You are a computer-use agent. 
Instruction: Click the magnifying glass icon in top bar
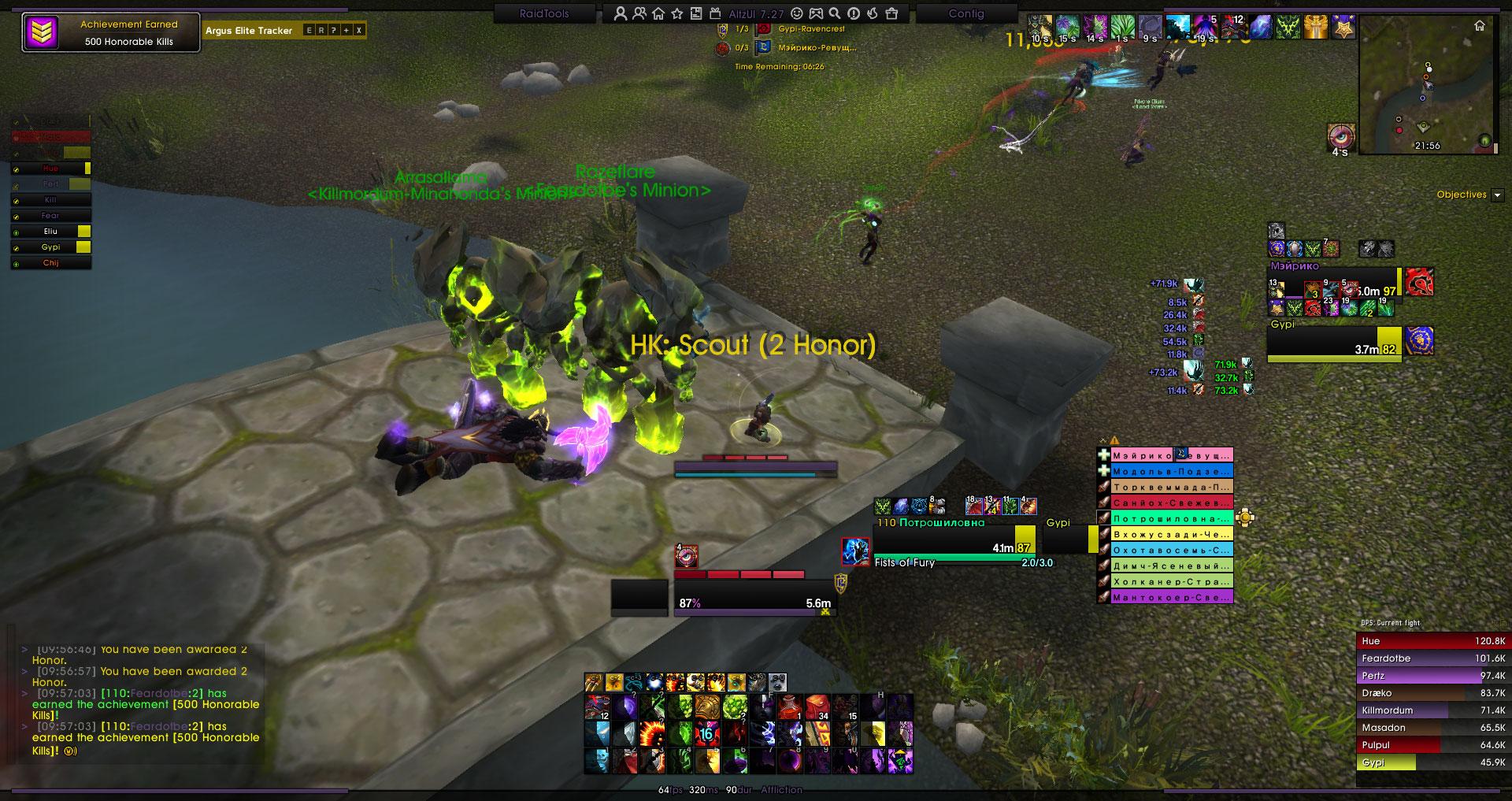(x=834, y=13)
